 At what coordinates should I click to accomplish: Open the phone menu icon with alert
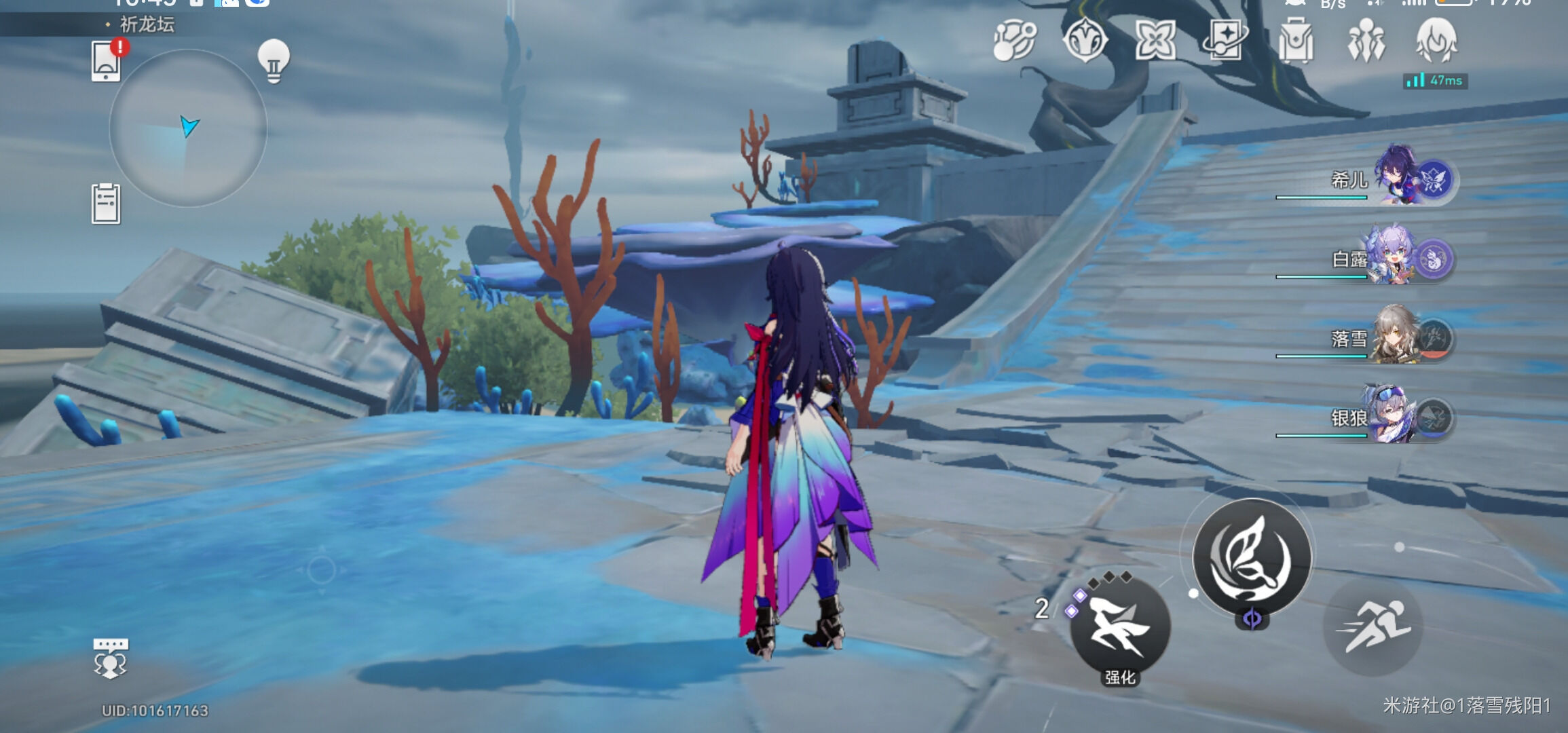[107, 61]
